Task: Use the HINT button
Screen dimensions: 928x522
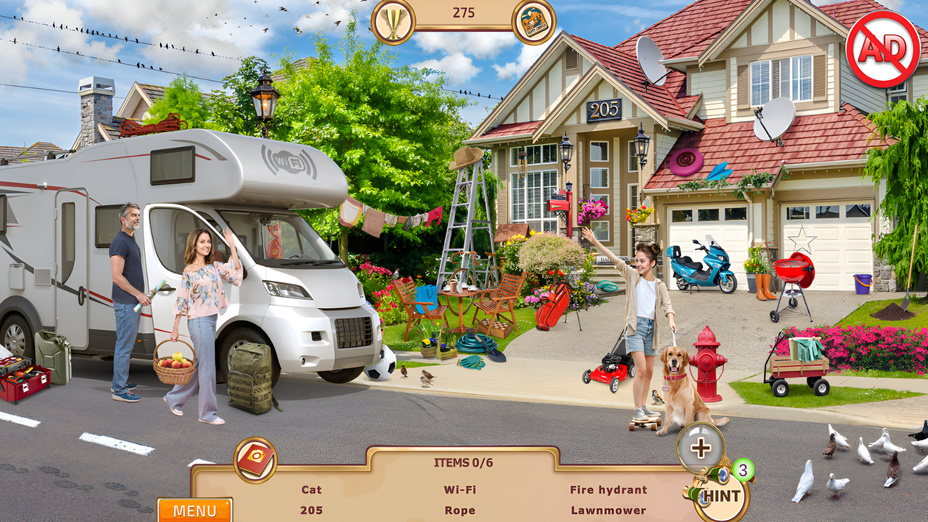Action: coord(720,495)
